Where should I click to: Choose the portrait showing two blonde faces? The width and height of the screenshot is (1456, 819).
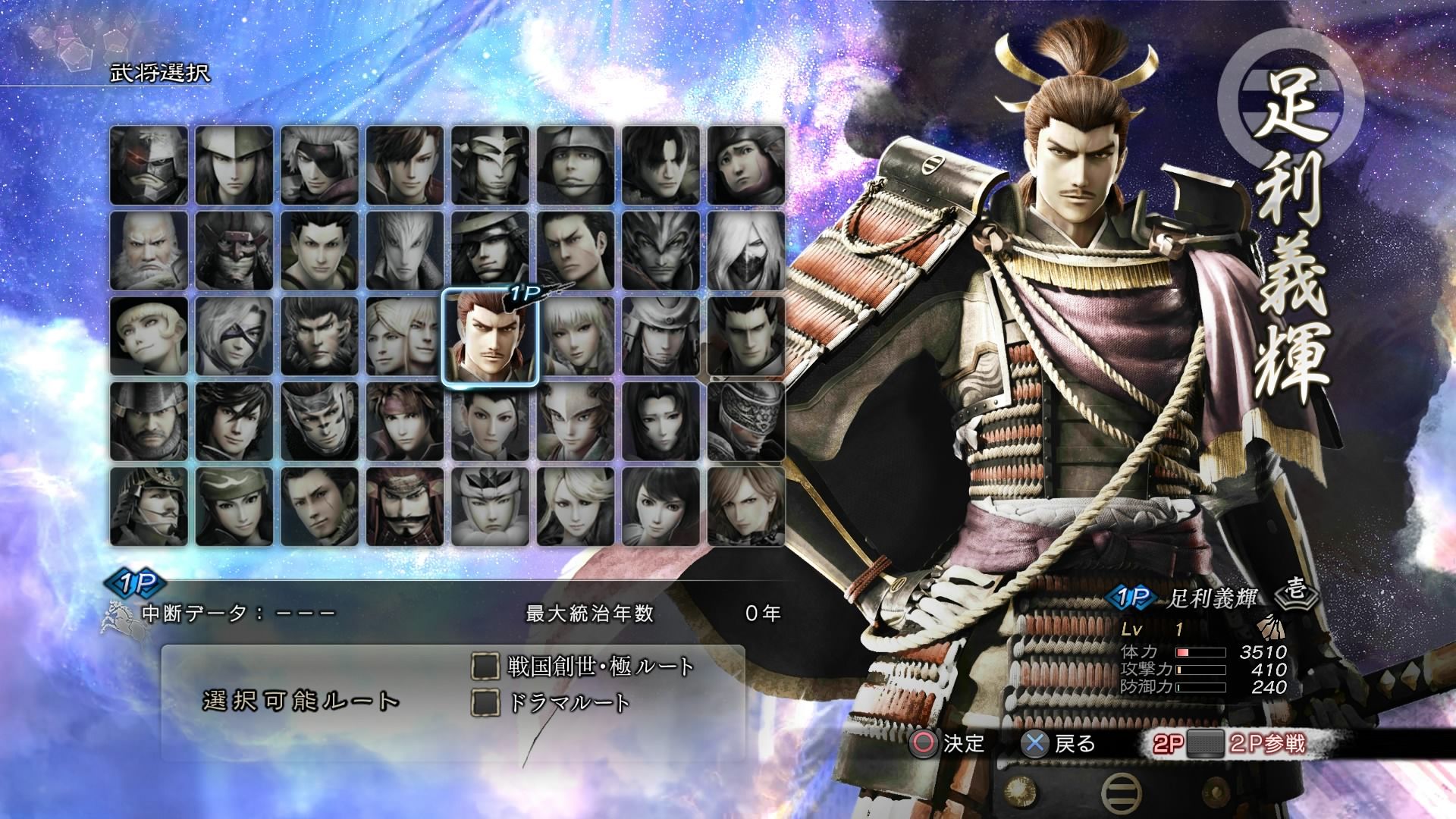[405, 337]
